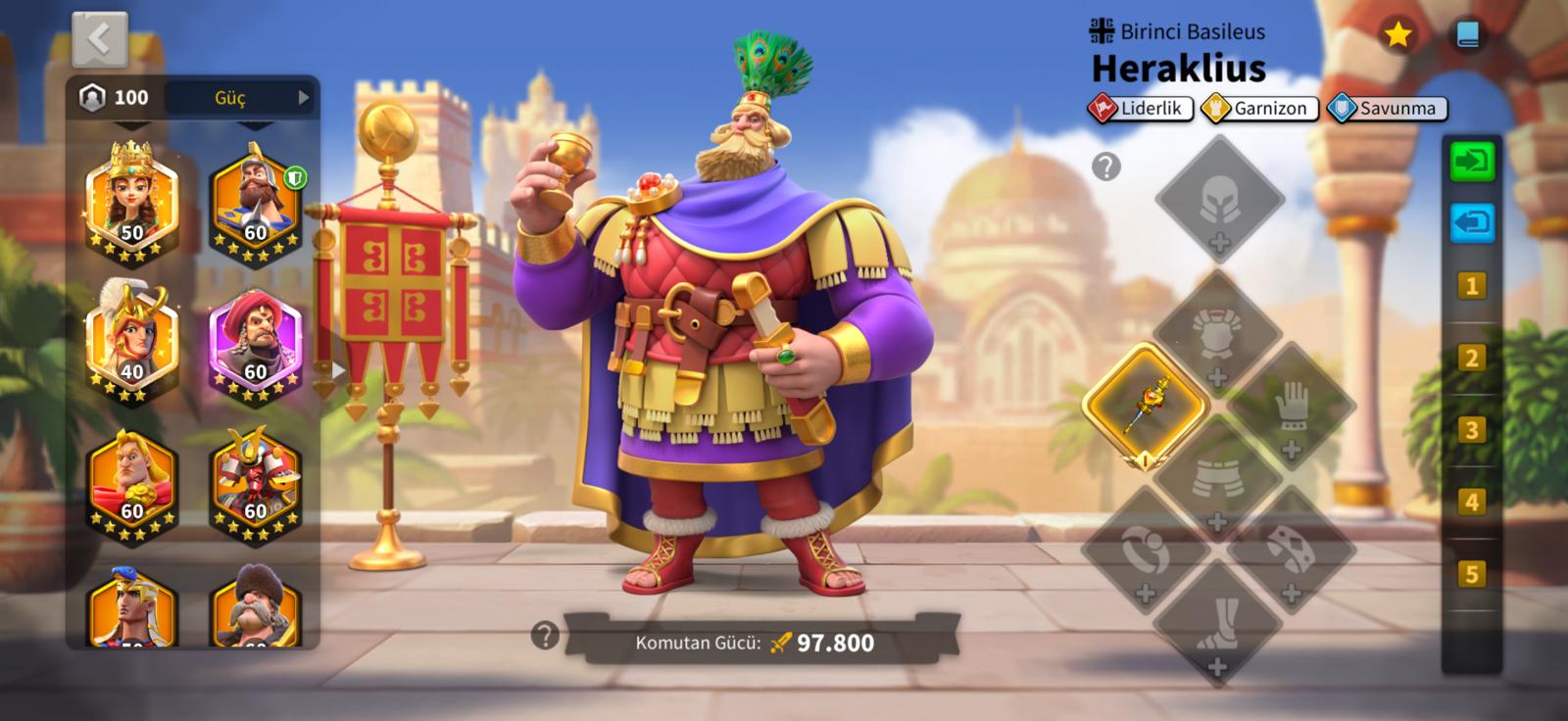The width and height of the screenshot is (1568, 721).
Task: Open the Güç sort dropdown
Action: [241, 97]
